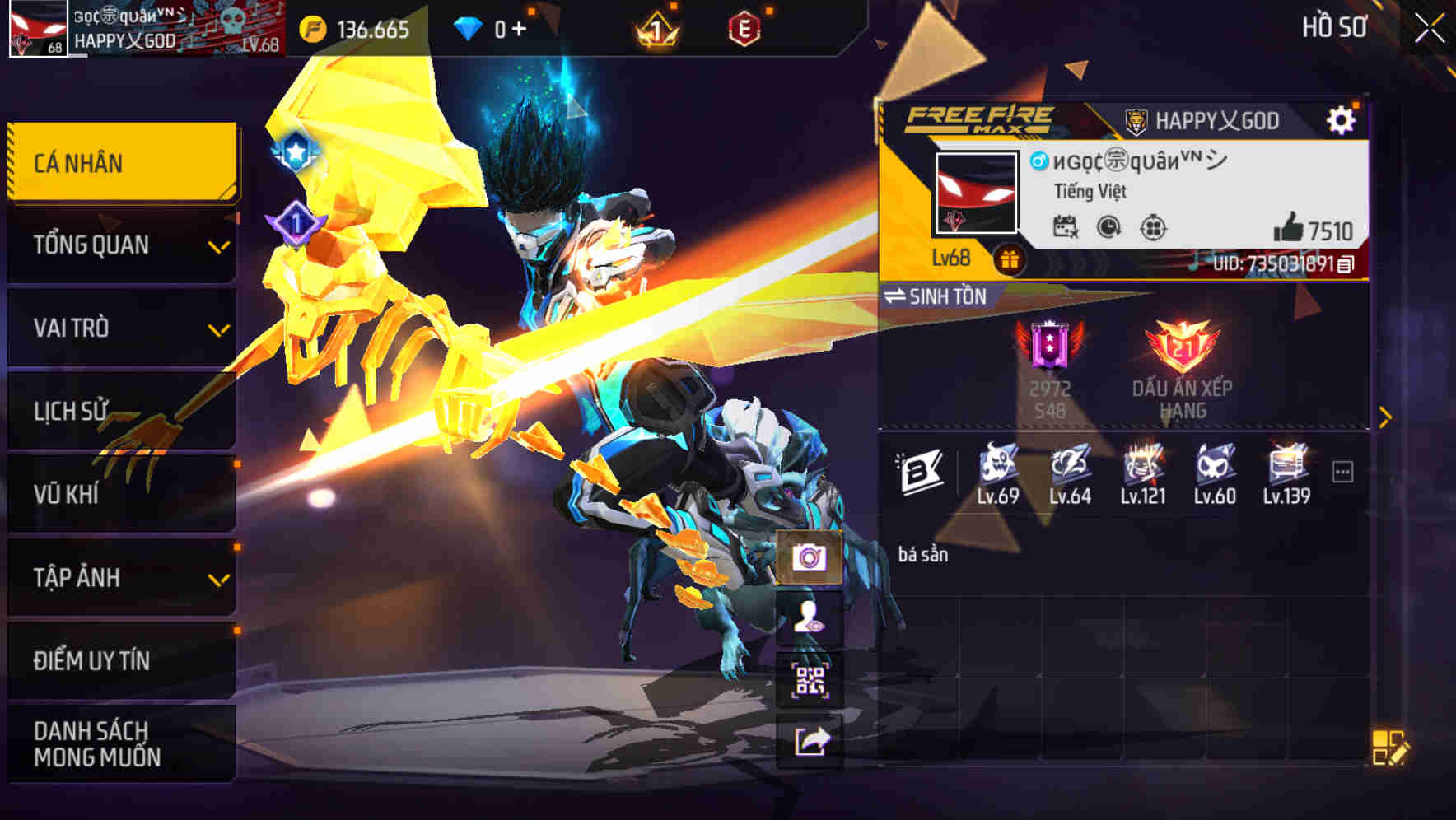The width and height of the screenshot is (1456, 820).
Task: Expand the TỔNG QUAN section
Action: [x=119, y=245]
